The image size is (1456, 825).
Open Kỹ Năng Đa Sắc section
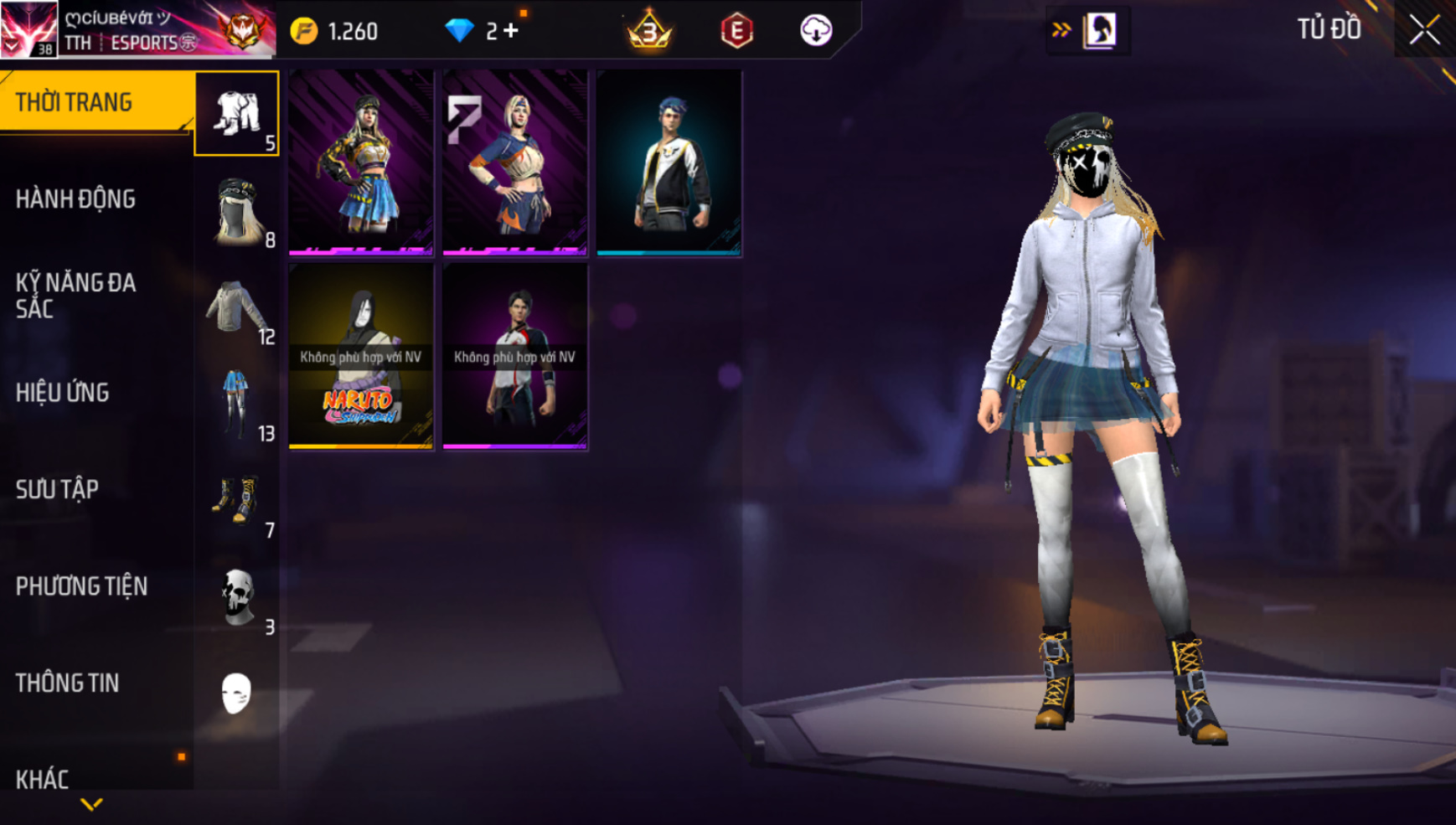[x=75, y=295]
